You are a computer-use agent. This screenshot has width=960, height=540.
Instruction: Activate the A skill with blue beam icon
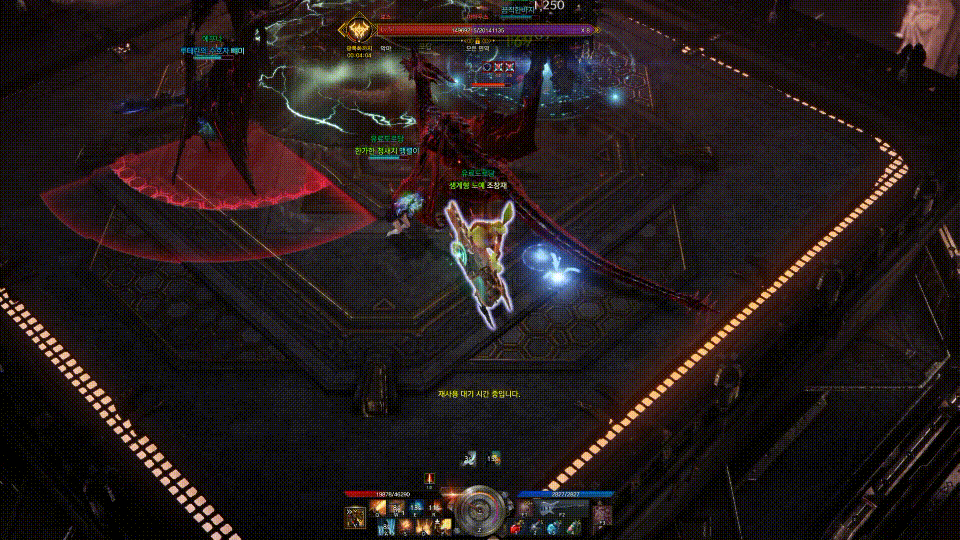[x=386, y=527]
